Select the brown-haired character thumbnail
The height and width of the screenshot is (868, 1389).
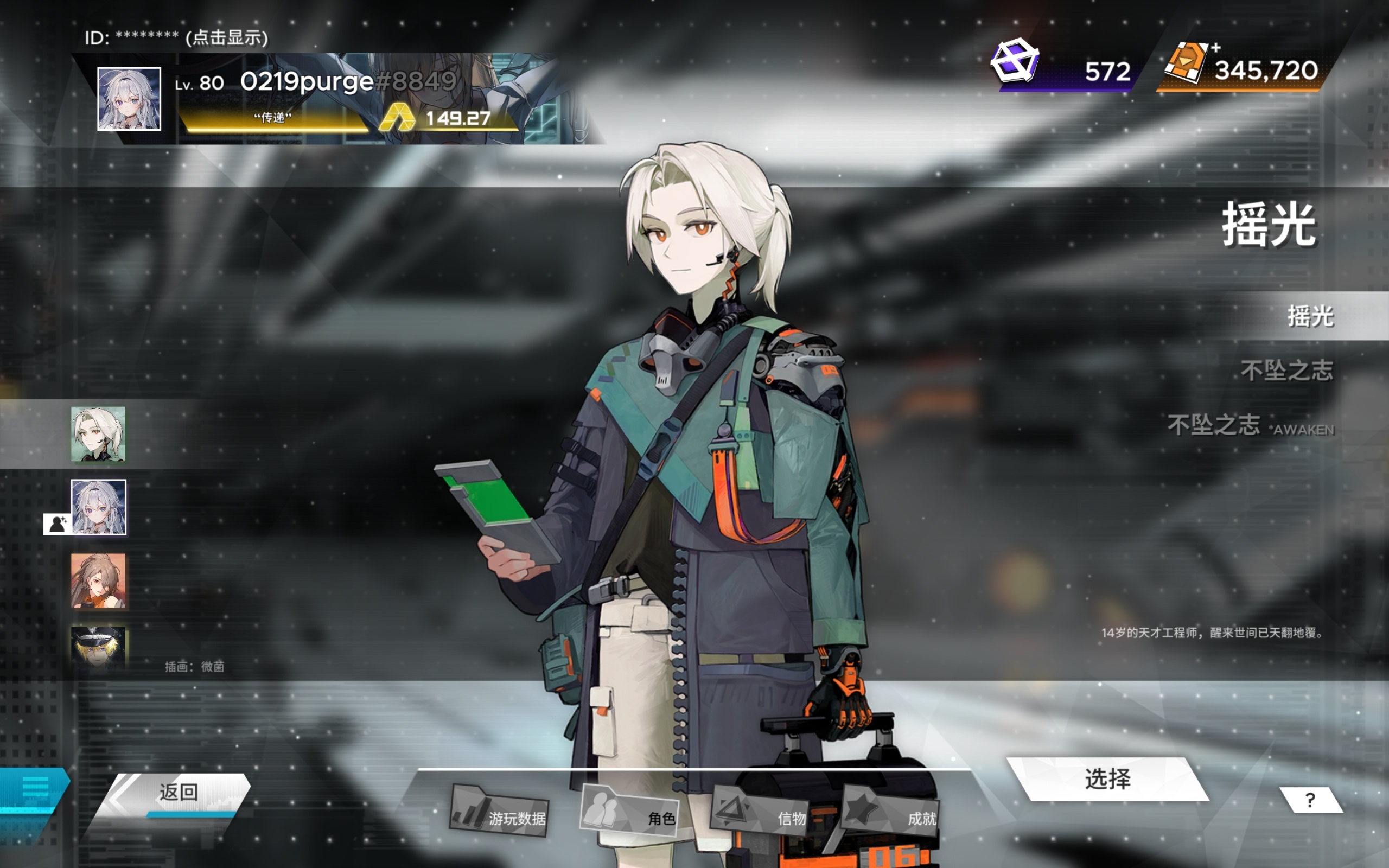98,580
